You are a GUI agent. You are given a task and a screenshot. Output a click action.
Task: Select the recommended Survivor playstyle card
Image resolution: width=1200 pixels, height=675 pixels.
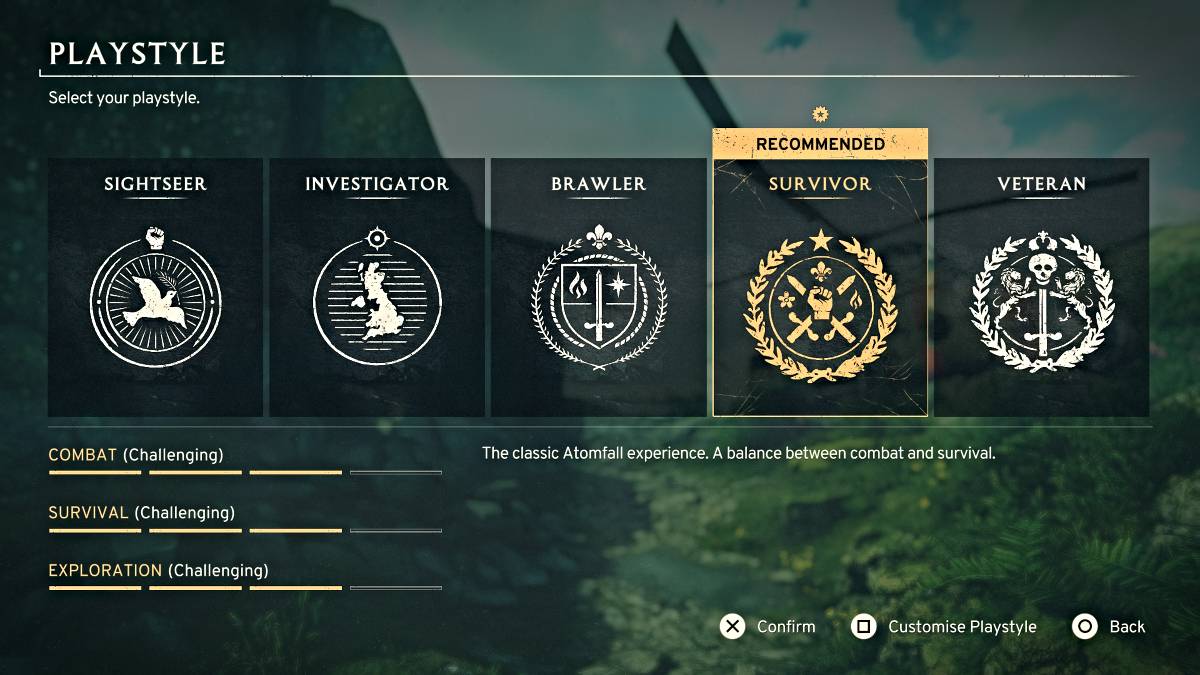tap(820, 288)
